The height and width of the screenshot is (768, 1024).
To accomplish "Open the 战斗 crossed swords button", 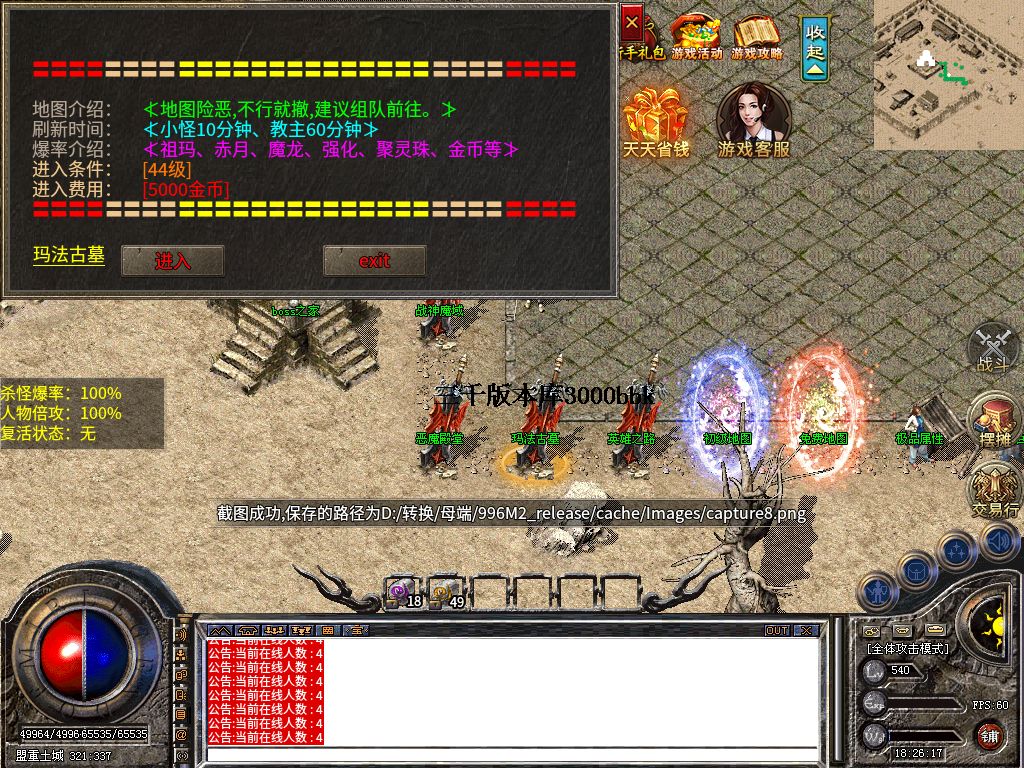I will pos(993,347).
